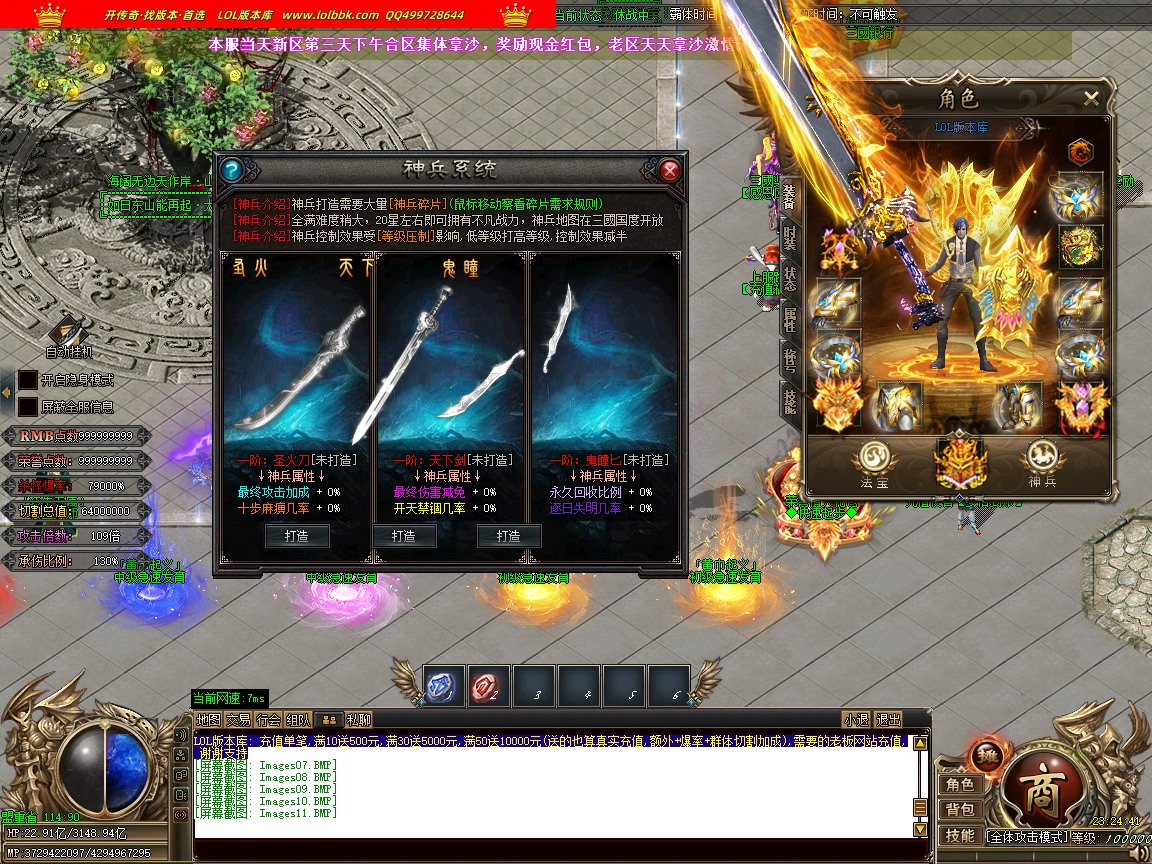Activate the 自动挂机 auto-battle icon
The width and height of the screenshot is (1152, 864).
click(69, 332)
